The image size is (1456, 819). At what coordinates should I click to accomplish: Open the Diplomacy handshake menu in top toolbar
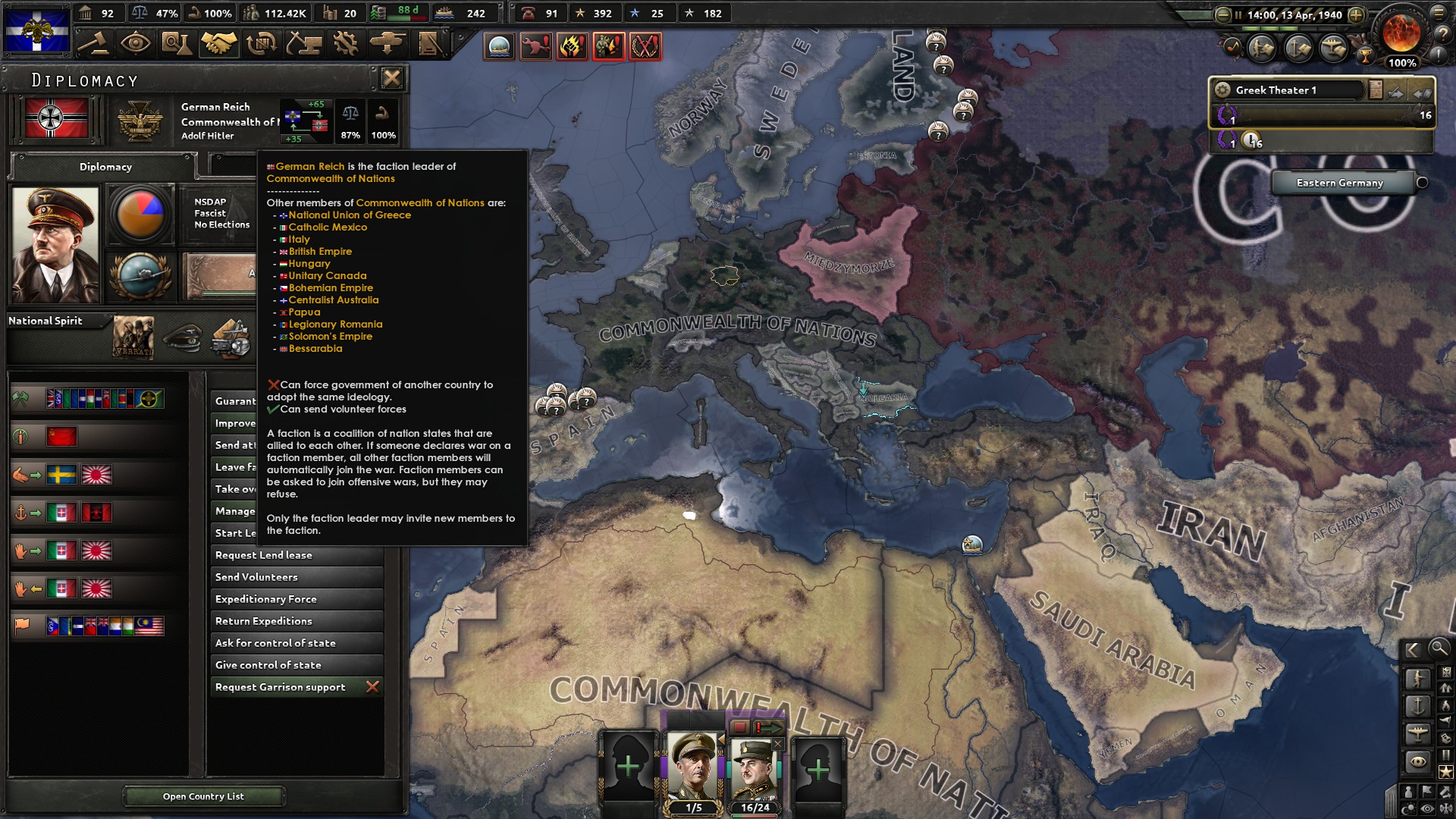pyautogui.click(x=218, y=45)
